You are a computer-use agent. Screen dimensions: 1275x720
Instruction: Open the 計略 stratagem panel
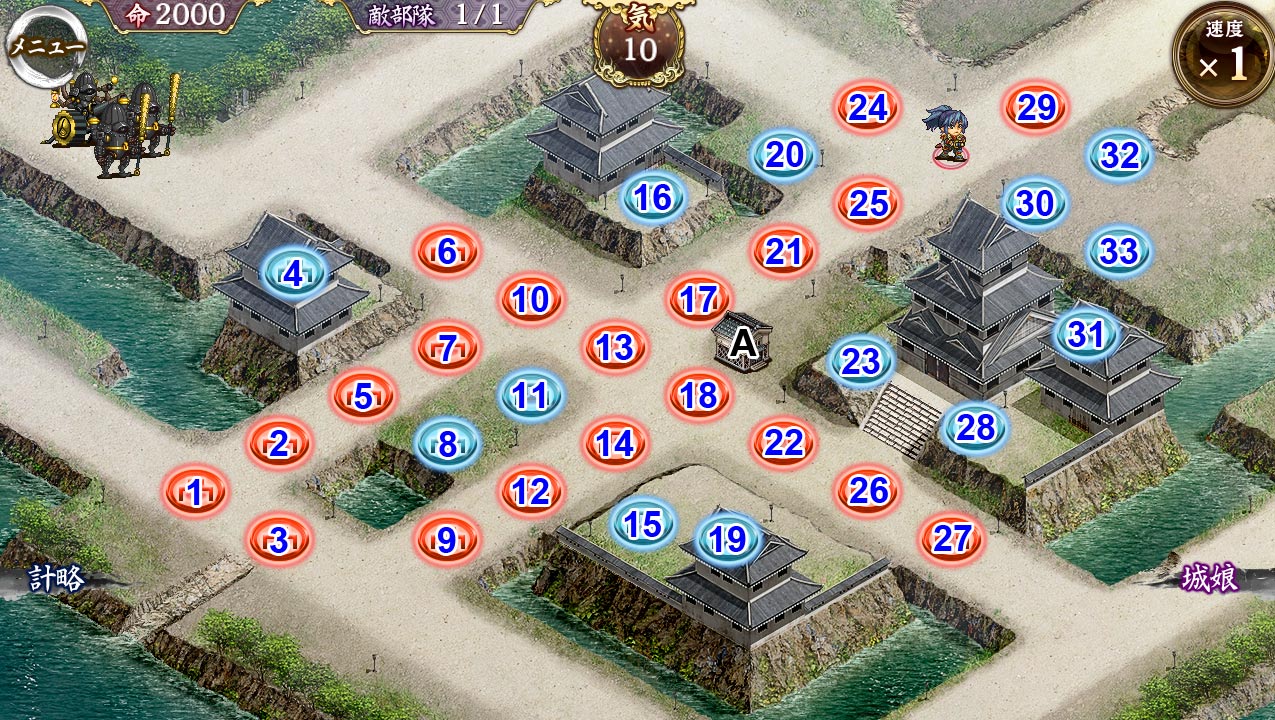pos(55,579)
